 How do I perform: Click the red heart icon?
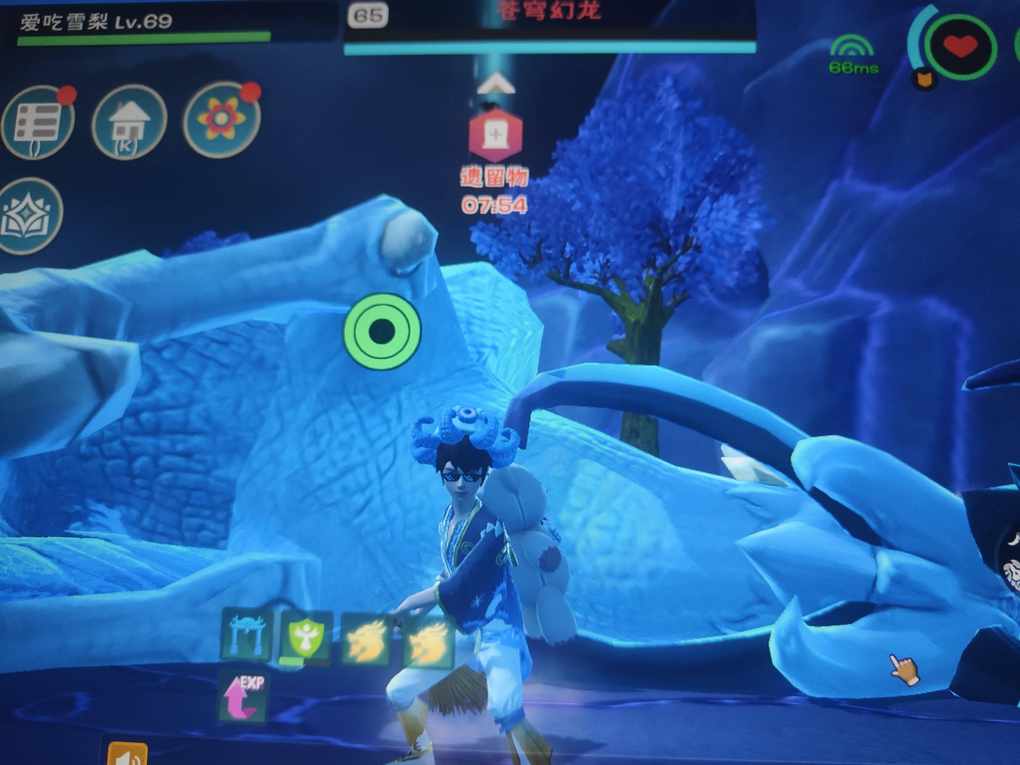(x=960, y=46)
